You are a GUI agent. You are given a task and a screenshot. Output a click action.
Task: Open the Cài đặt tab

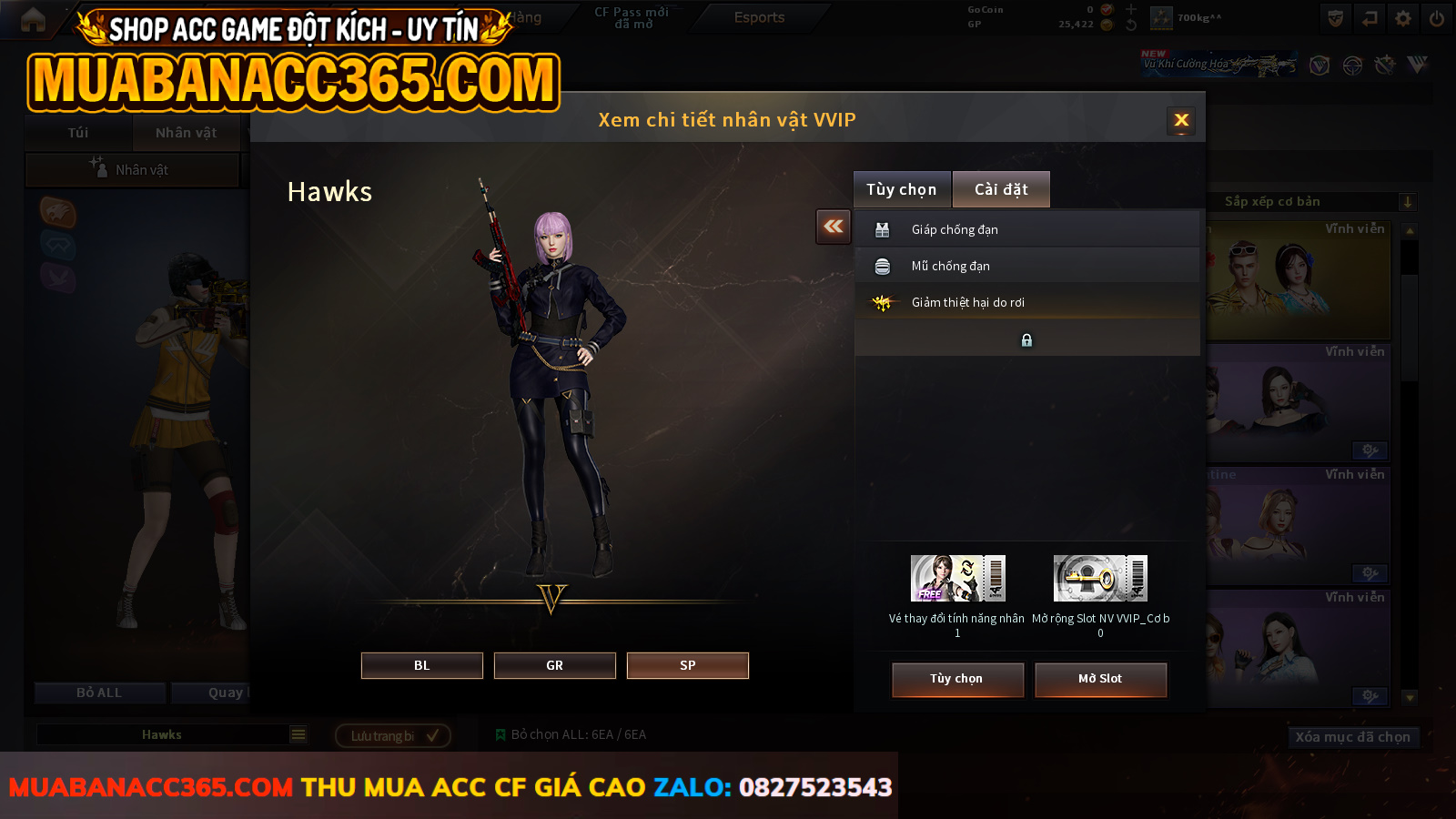point(1001,189)
